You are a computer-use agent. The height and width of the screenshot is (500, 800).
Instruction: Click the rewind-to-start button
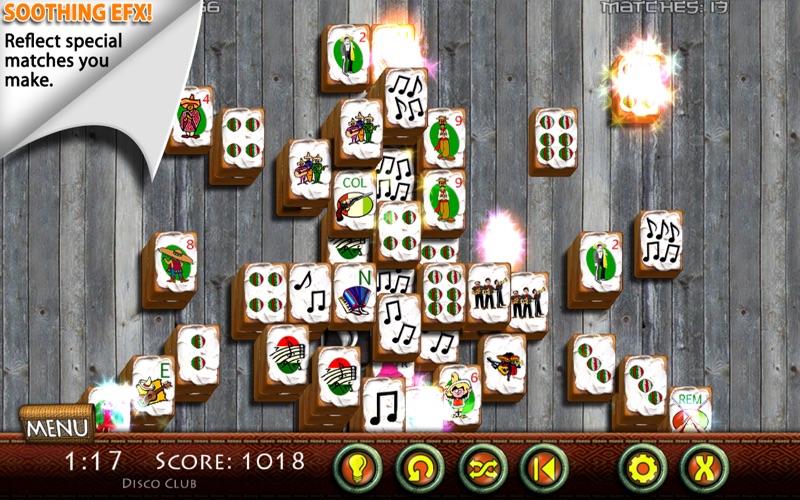[x=544, y=465]
